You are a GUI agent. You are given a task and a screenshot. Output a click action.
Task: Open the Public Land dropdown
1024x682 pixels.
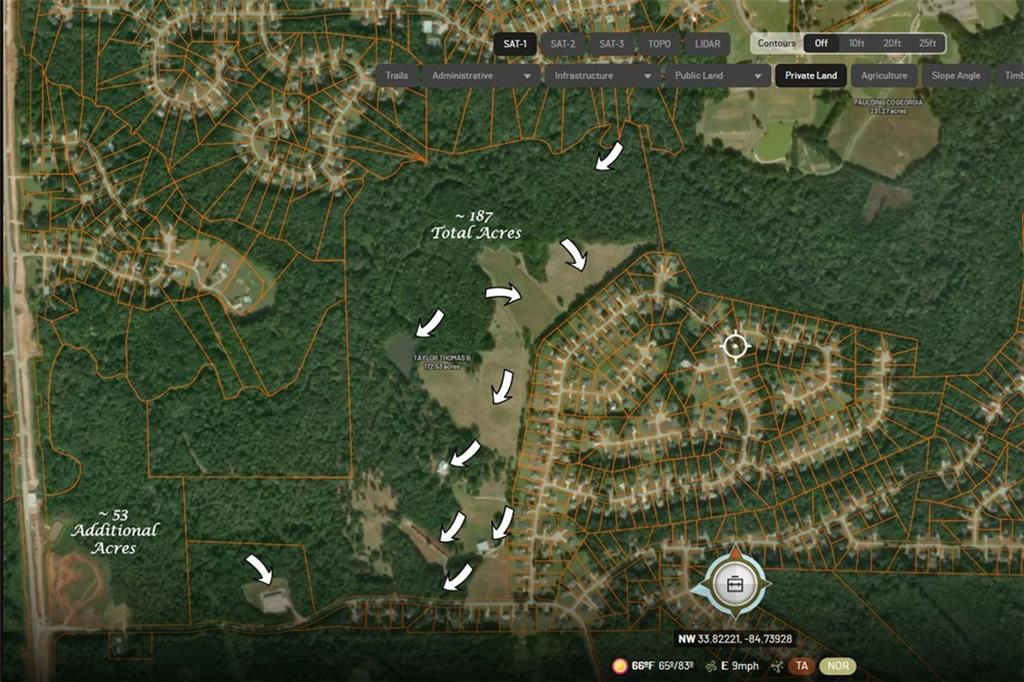718,76
